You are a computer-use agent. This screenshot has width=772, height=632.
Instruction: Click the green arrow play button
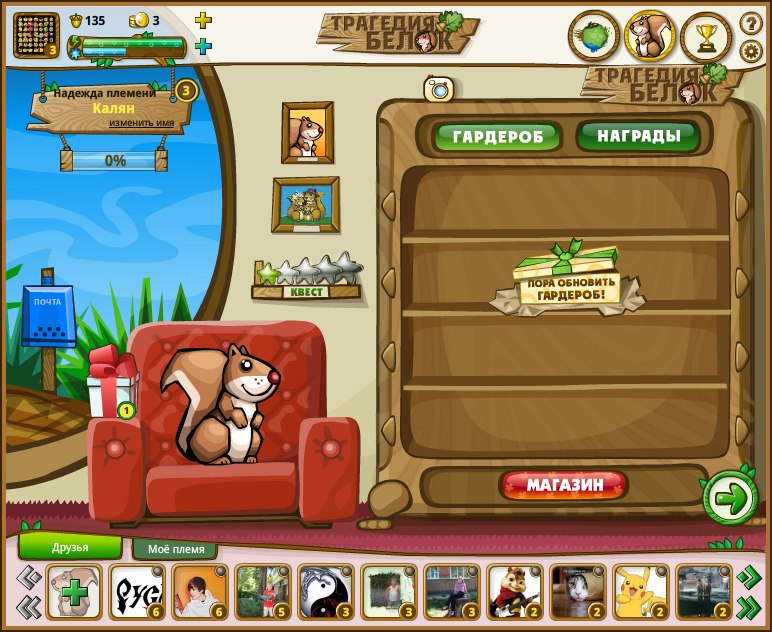(x=731, y=498)
